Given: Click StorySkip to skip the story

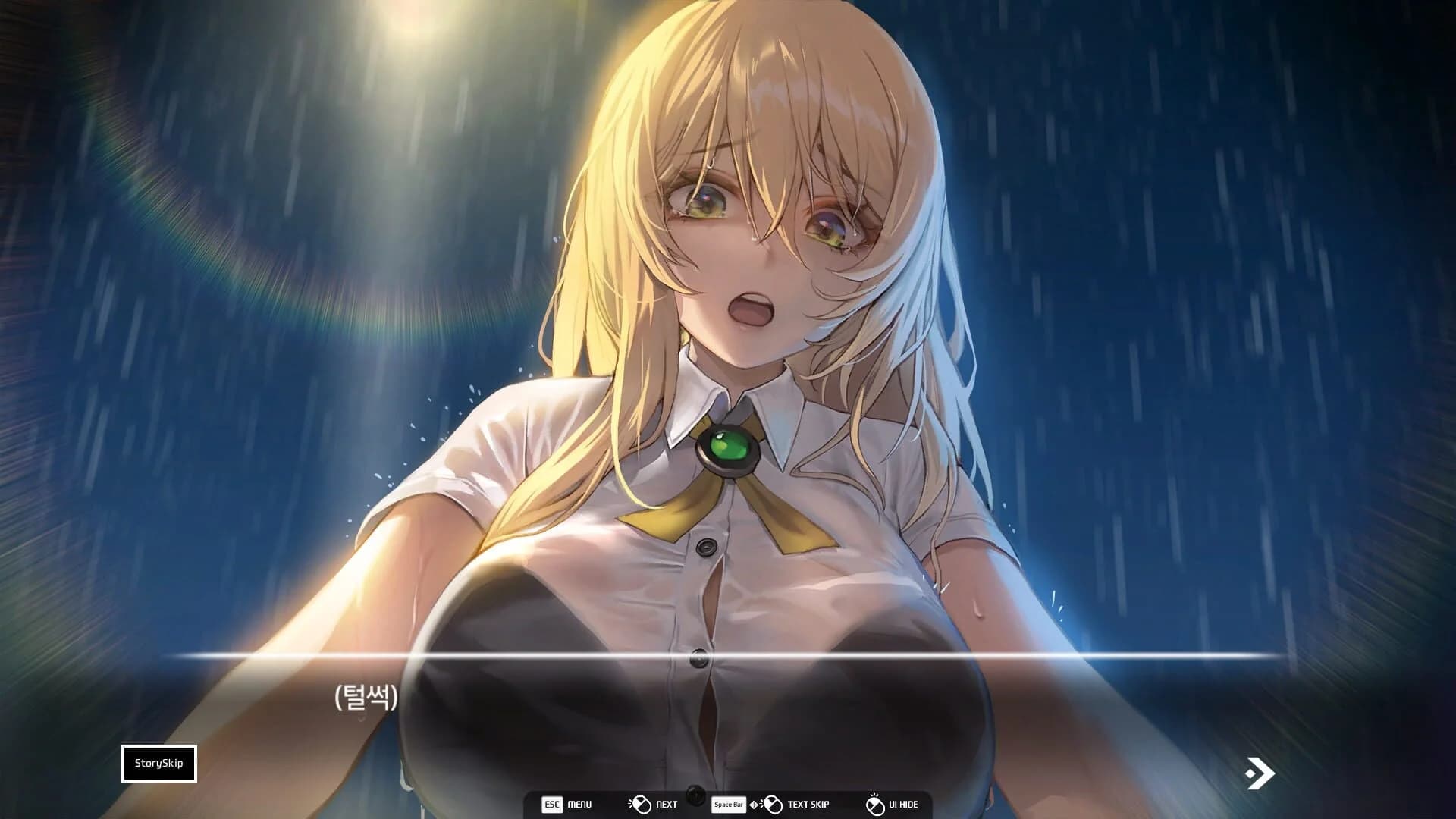Looking at the screenshot, I should (159, 764).
